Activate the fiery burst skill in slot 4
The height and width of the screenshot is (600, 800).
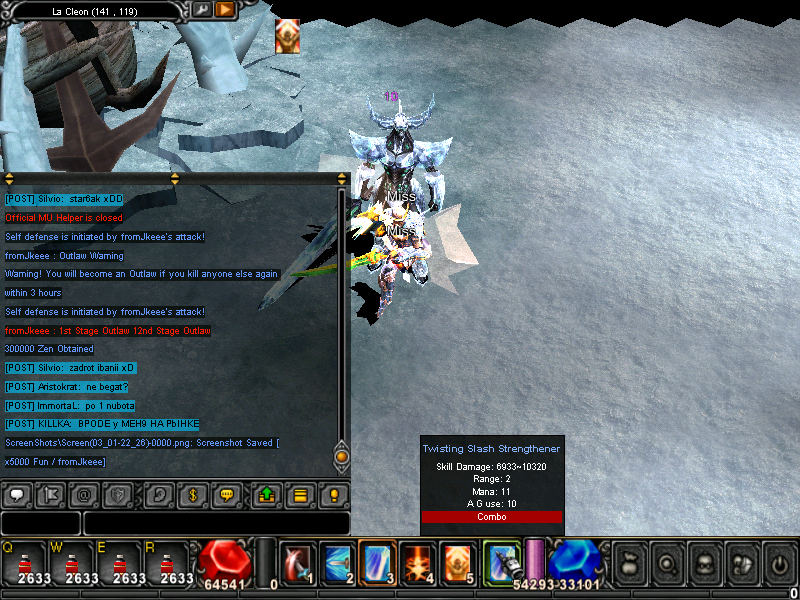(418, 562)
